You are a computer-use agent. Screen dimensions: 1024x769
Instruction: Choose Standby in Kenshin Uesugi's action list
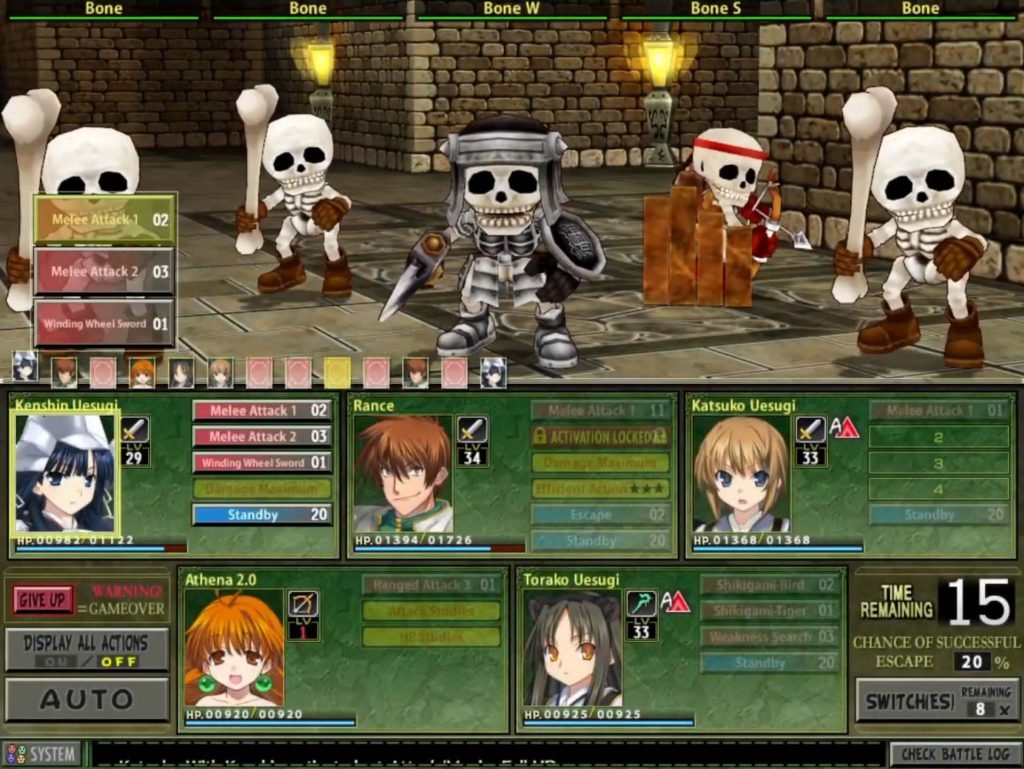click(x=262, y=515)
